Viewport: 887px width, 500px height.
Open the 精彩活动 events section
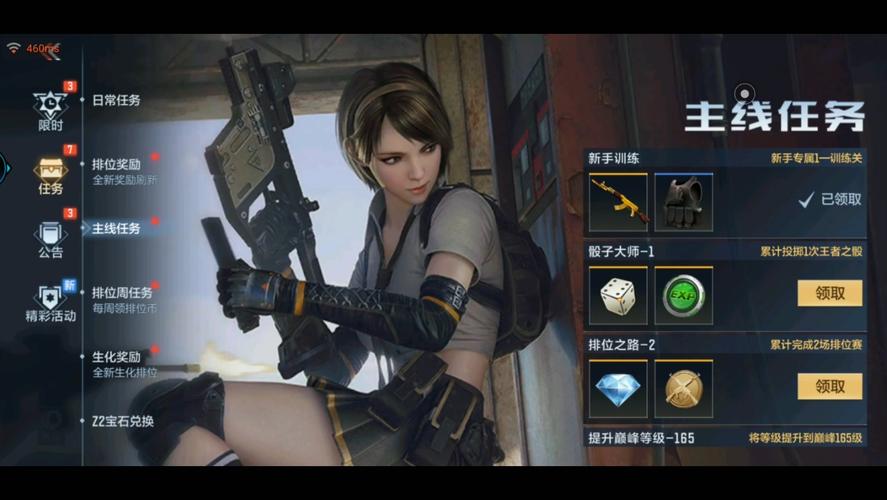point(50,301)
